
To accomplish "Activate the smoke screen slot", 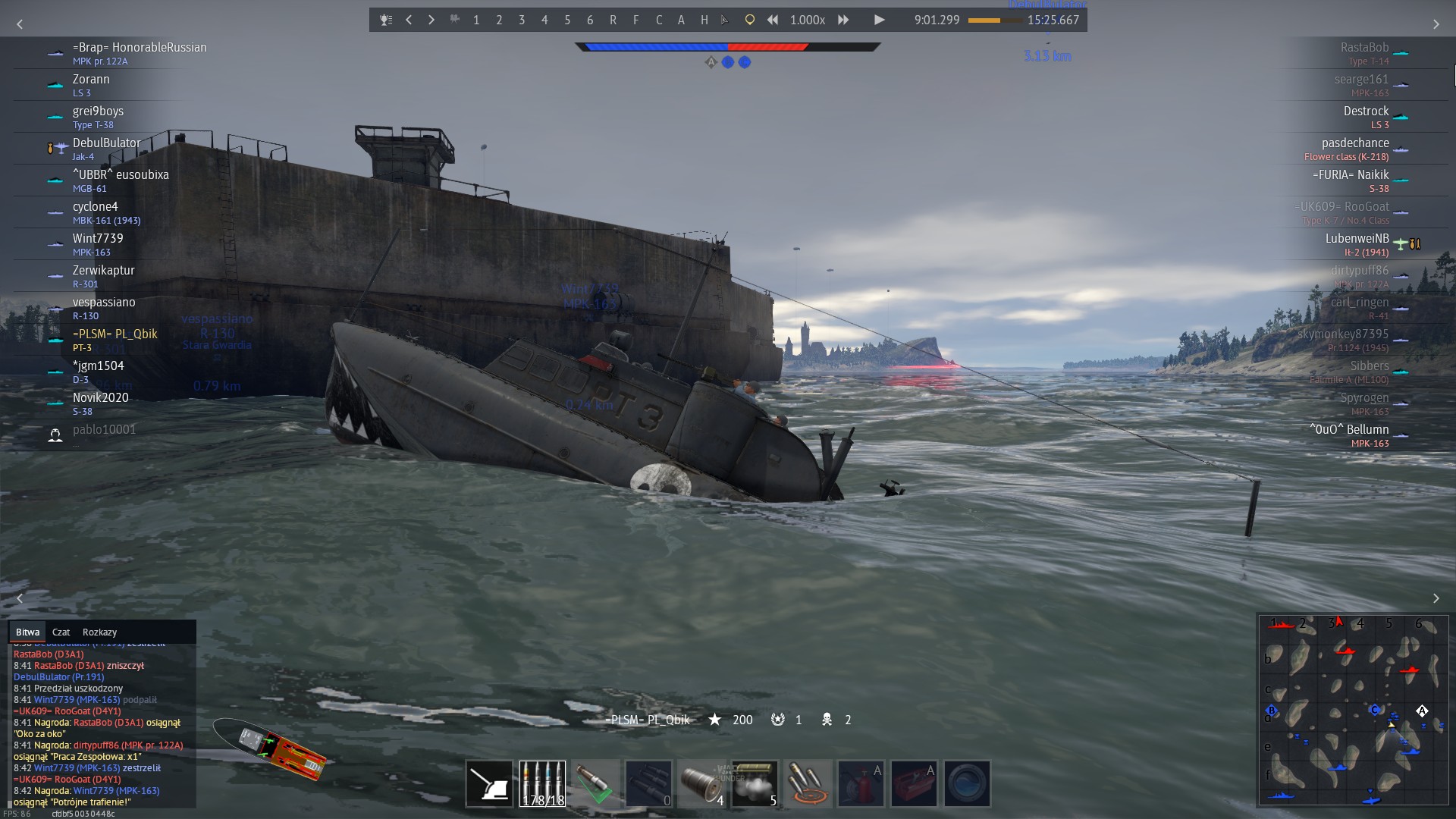I will pos(755,783).
